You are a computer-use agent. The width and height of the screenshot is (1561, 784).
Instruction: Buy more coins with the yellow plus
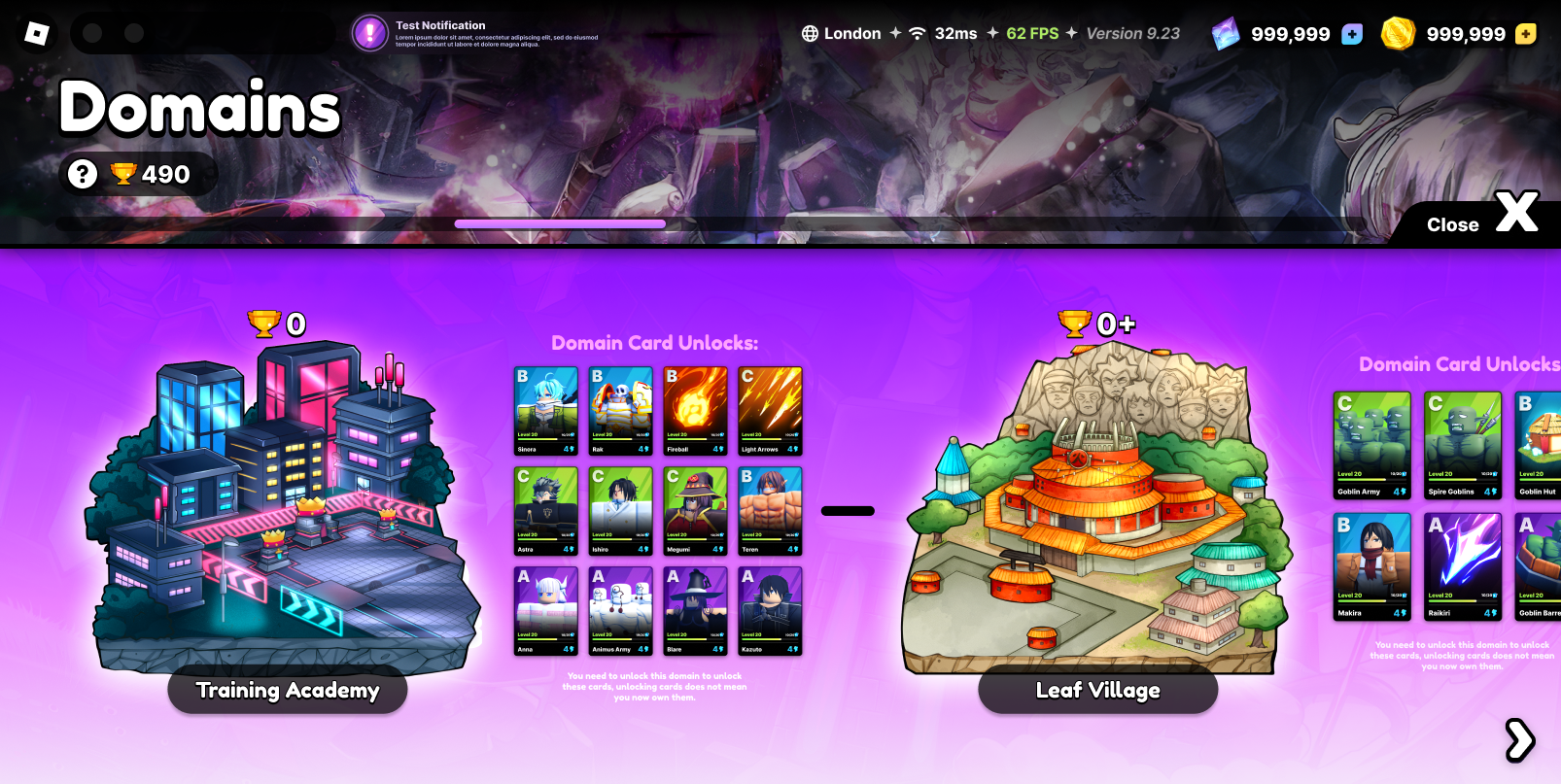tap(1526, 34)
